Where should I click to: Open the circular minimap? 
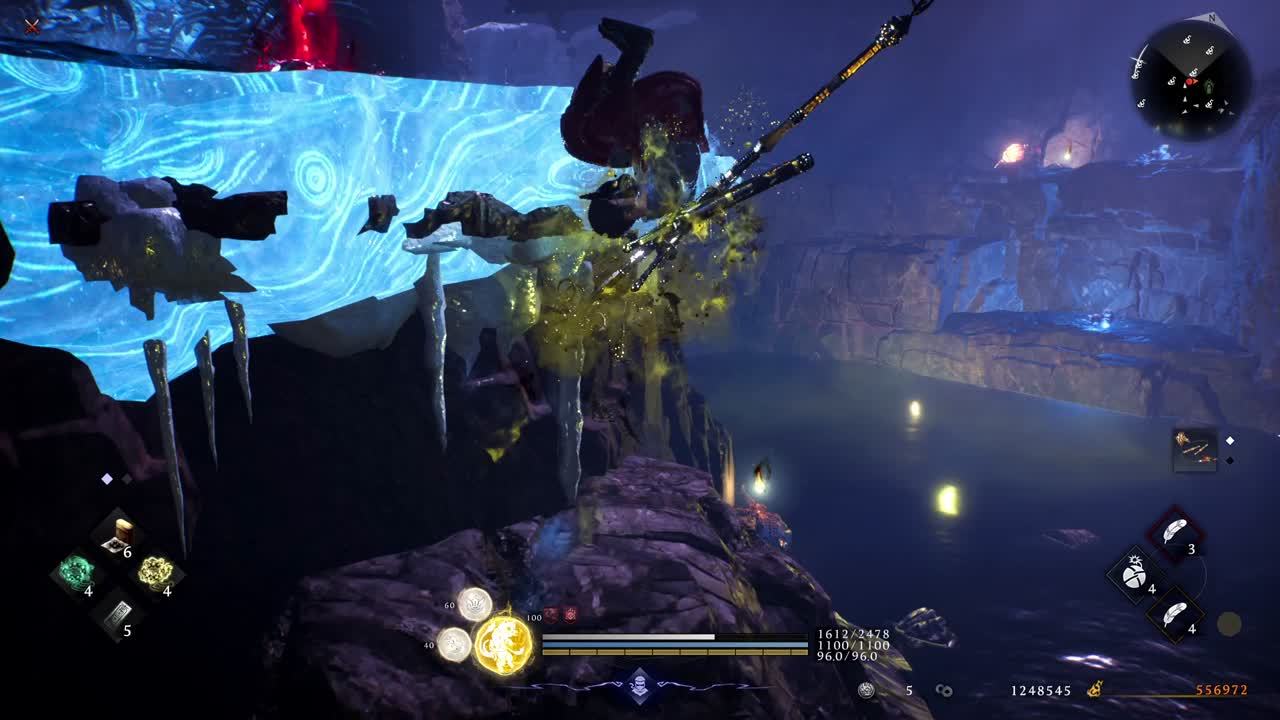[1190, 79]
